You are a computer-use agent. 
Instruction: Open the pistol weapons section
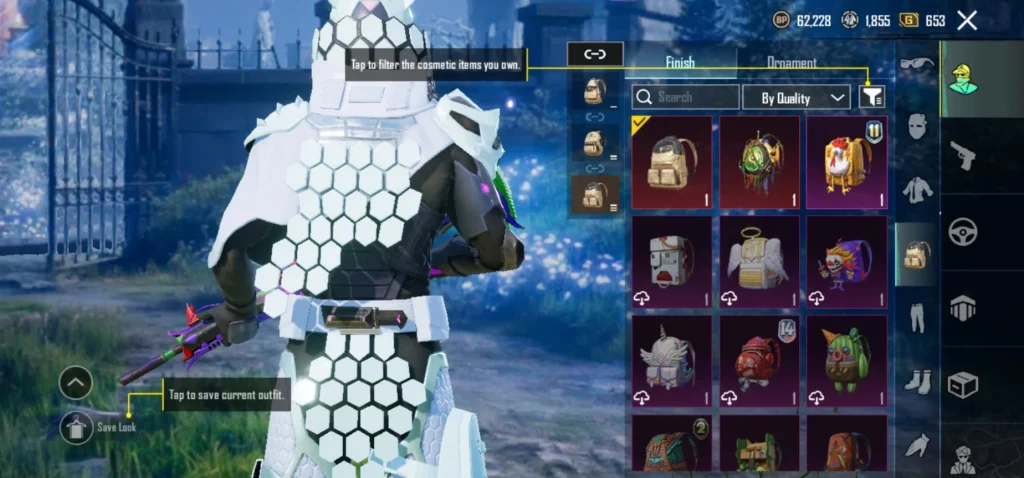point(963,155)
